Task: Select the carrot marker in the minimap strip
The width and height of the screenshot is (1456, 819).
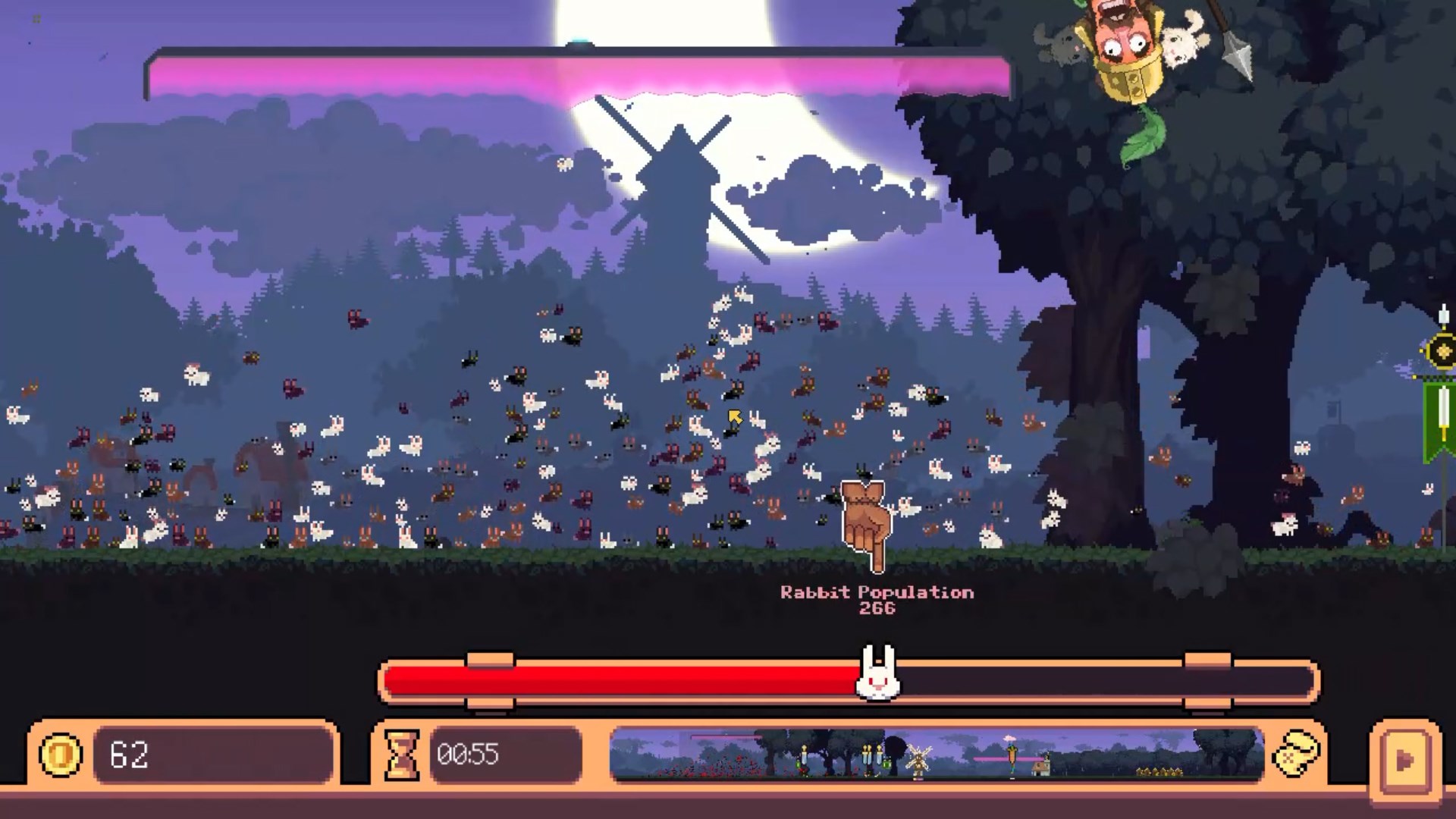Action: (1011, 756)
